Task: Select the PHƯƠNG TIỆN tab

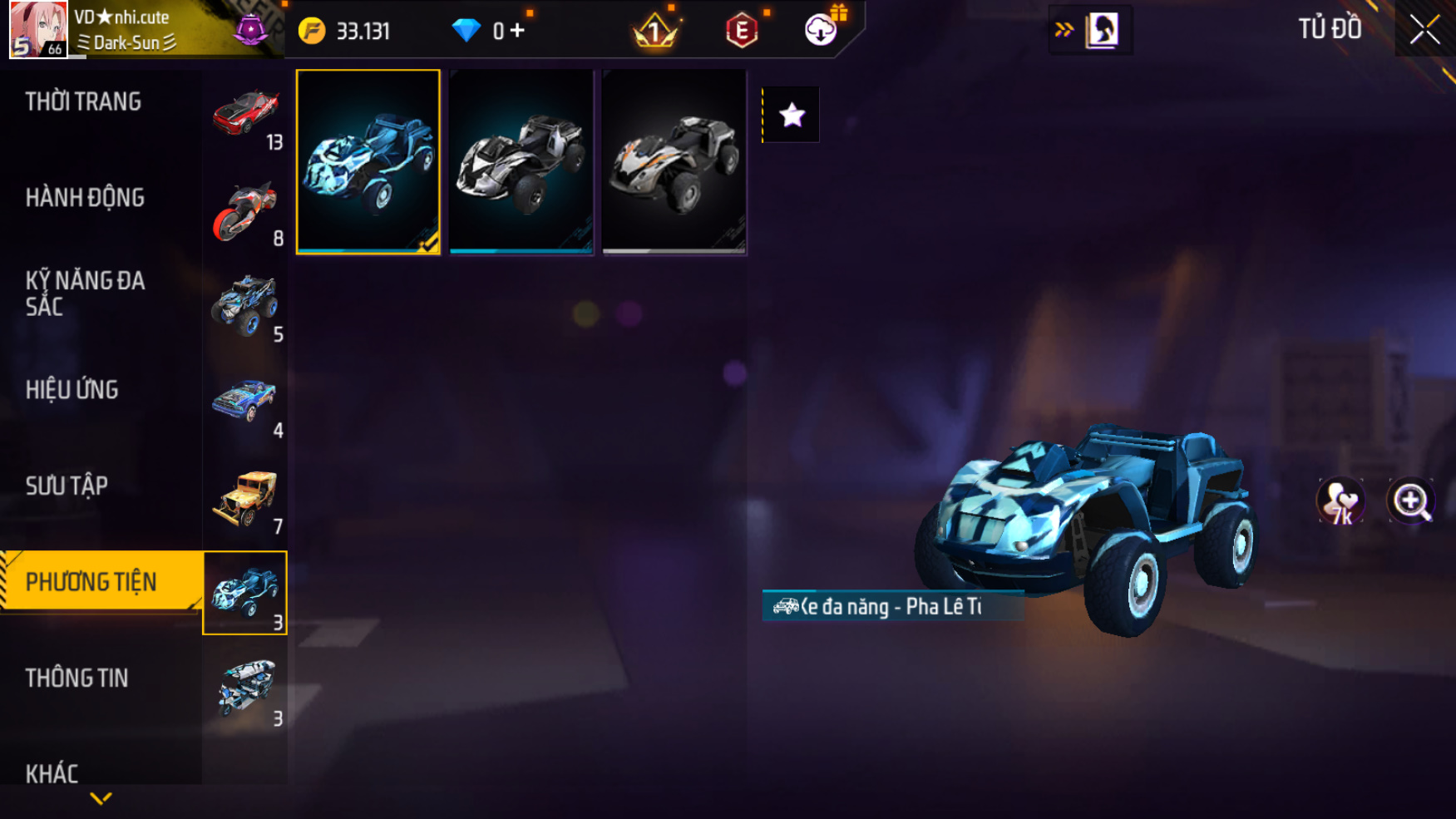Action: [91, 581]
